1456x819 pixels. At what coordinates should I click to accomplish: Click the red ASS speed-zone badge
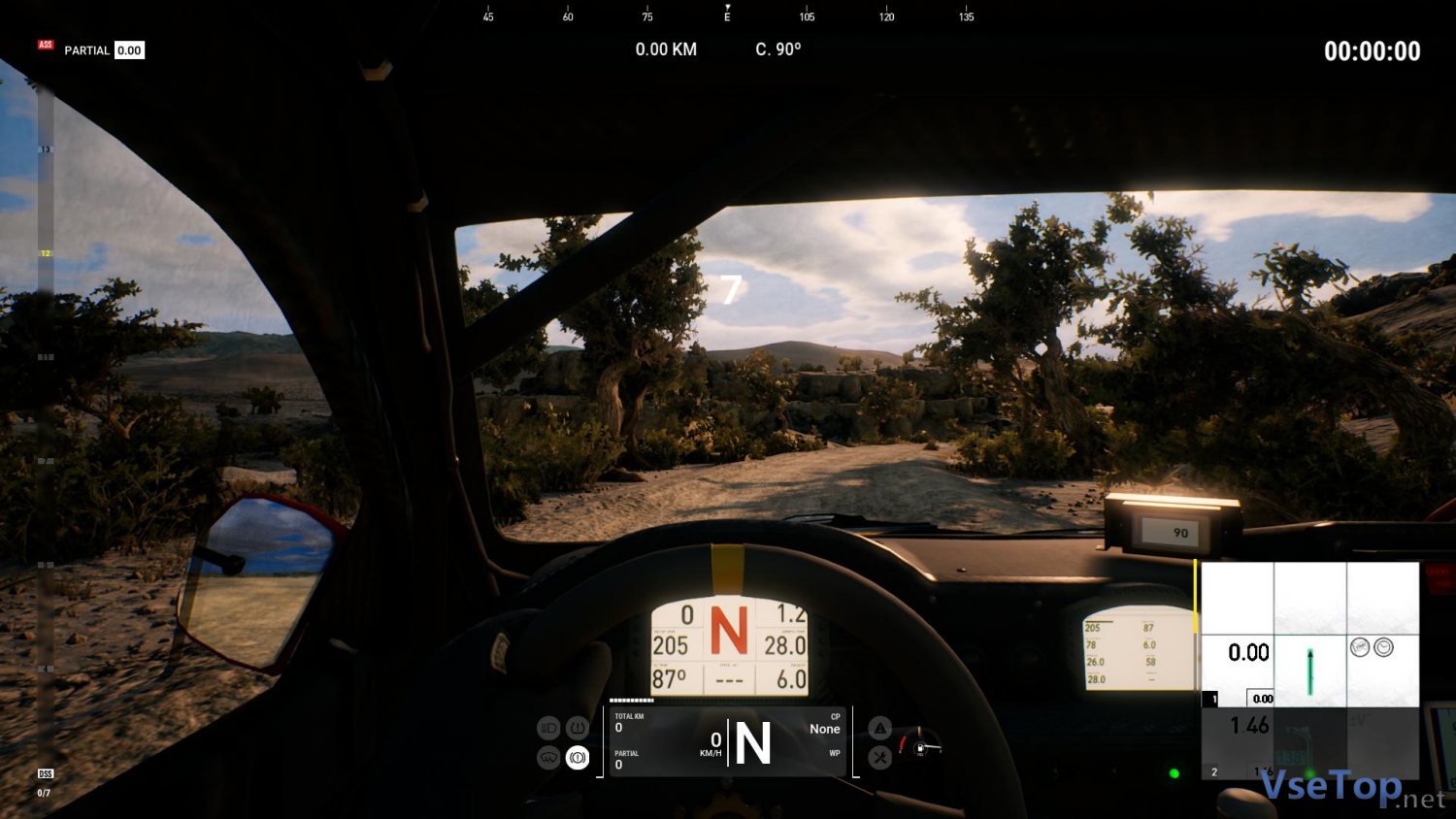tap(46, 45)
